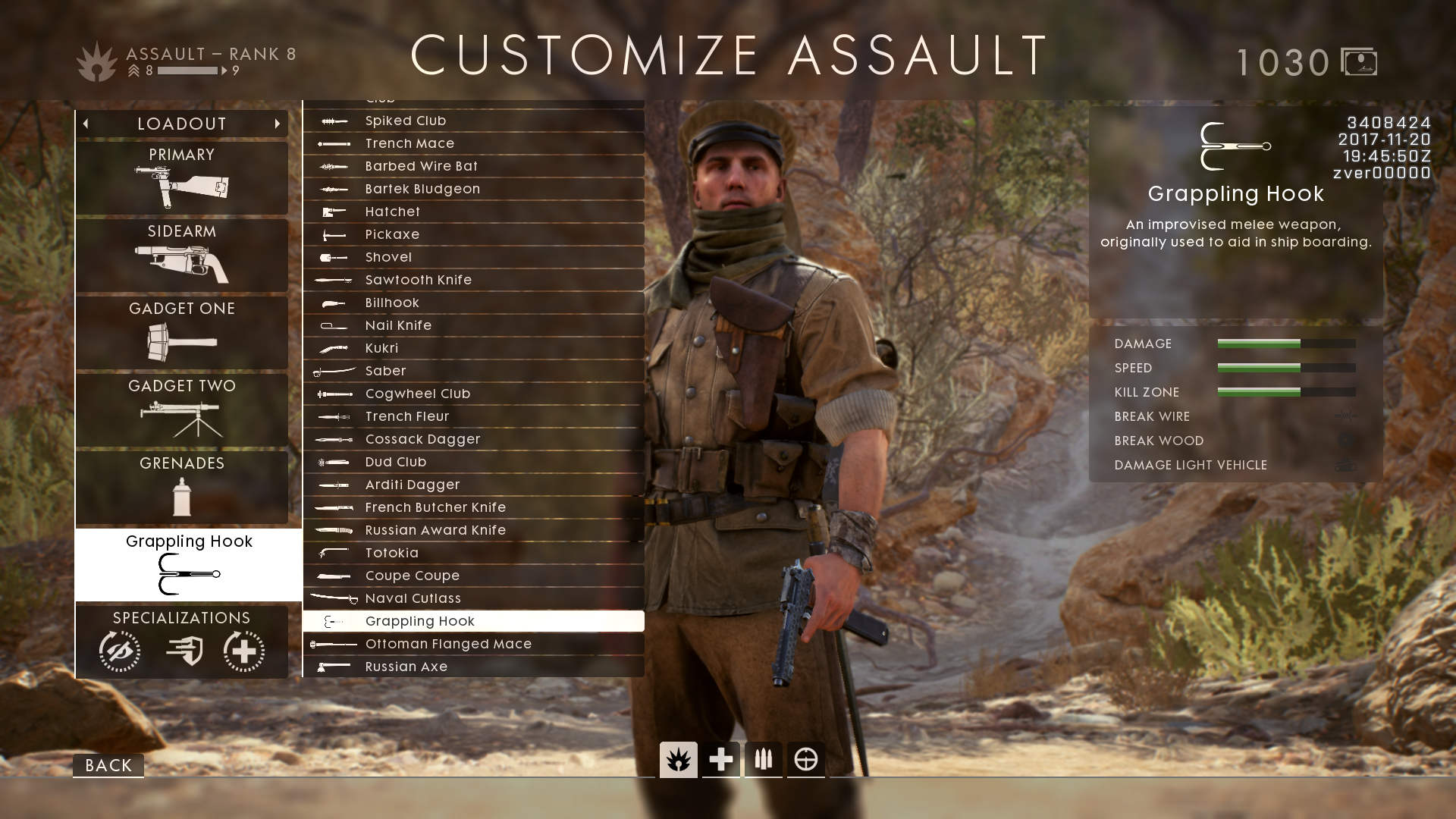This screenshot has height=819, width=1456.
Task: Click the previous loadout left arrow
Action: point(86,124)
